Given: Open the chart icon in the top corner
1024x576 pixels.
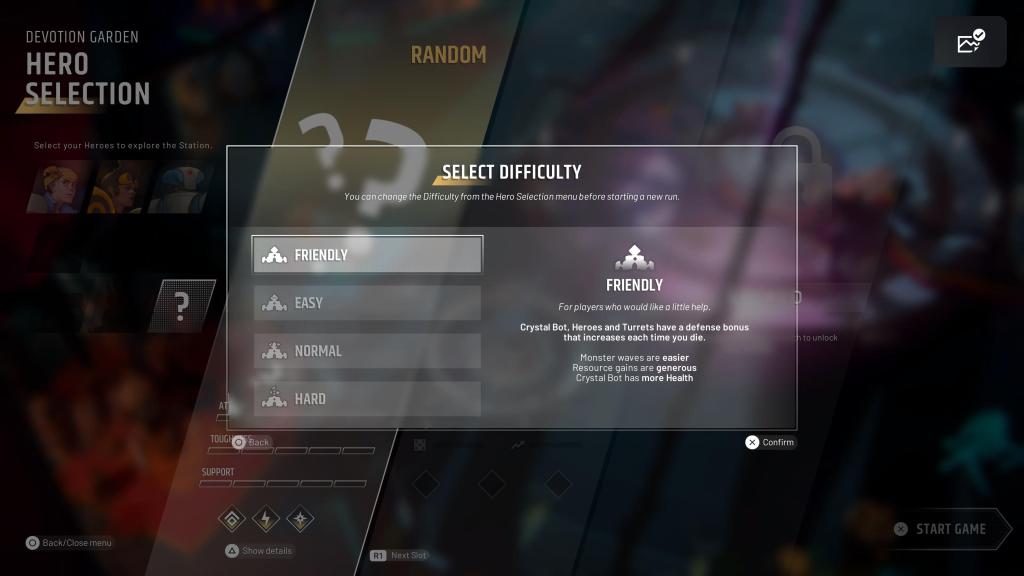Looking at the screenshot, I should click(x=970, y=42).
